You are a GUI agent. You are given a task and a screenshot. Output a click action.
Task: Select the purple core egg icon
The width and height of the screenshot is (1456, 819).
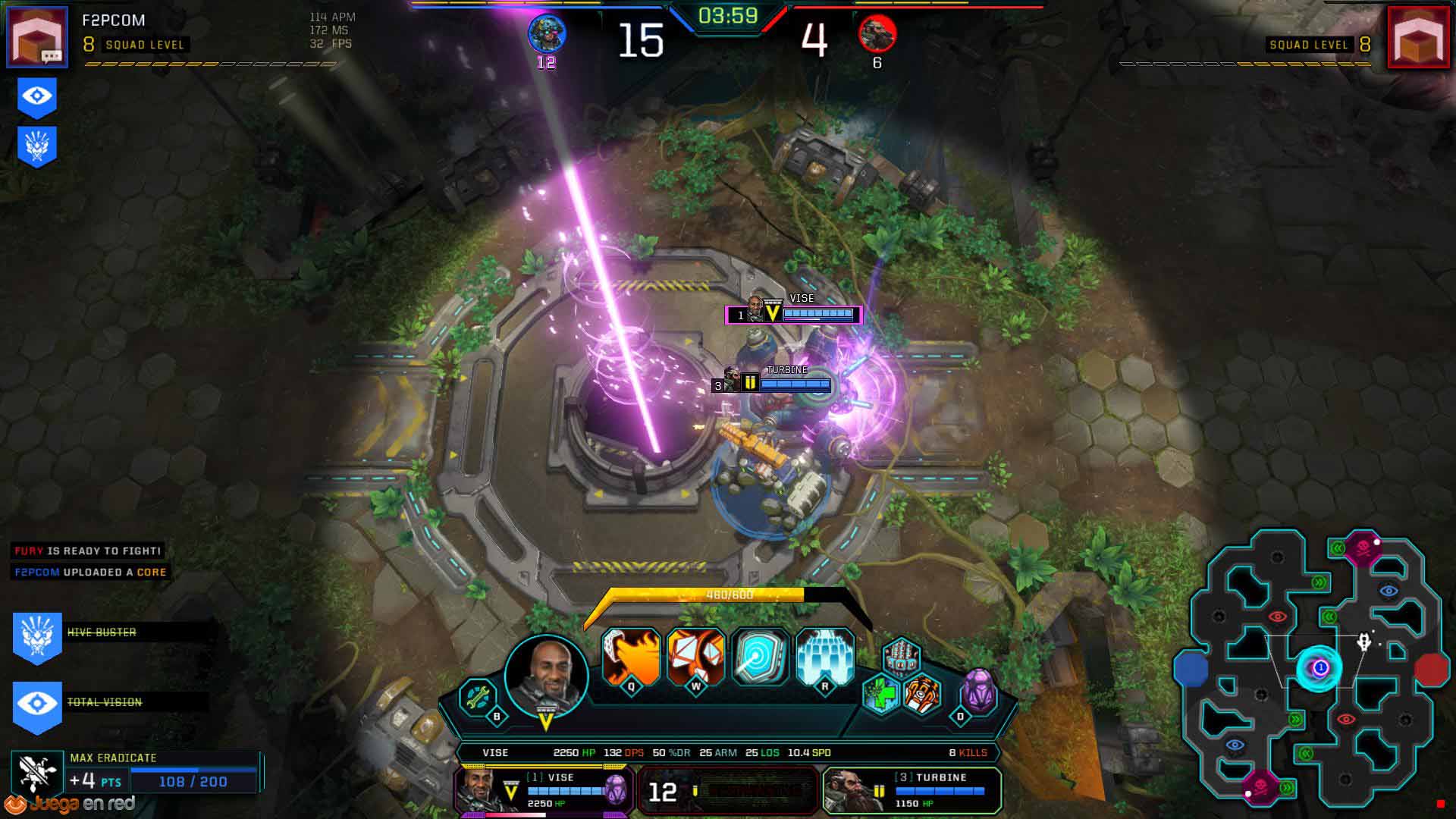tap(978, 692)
